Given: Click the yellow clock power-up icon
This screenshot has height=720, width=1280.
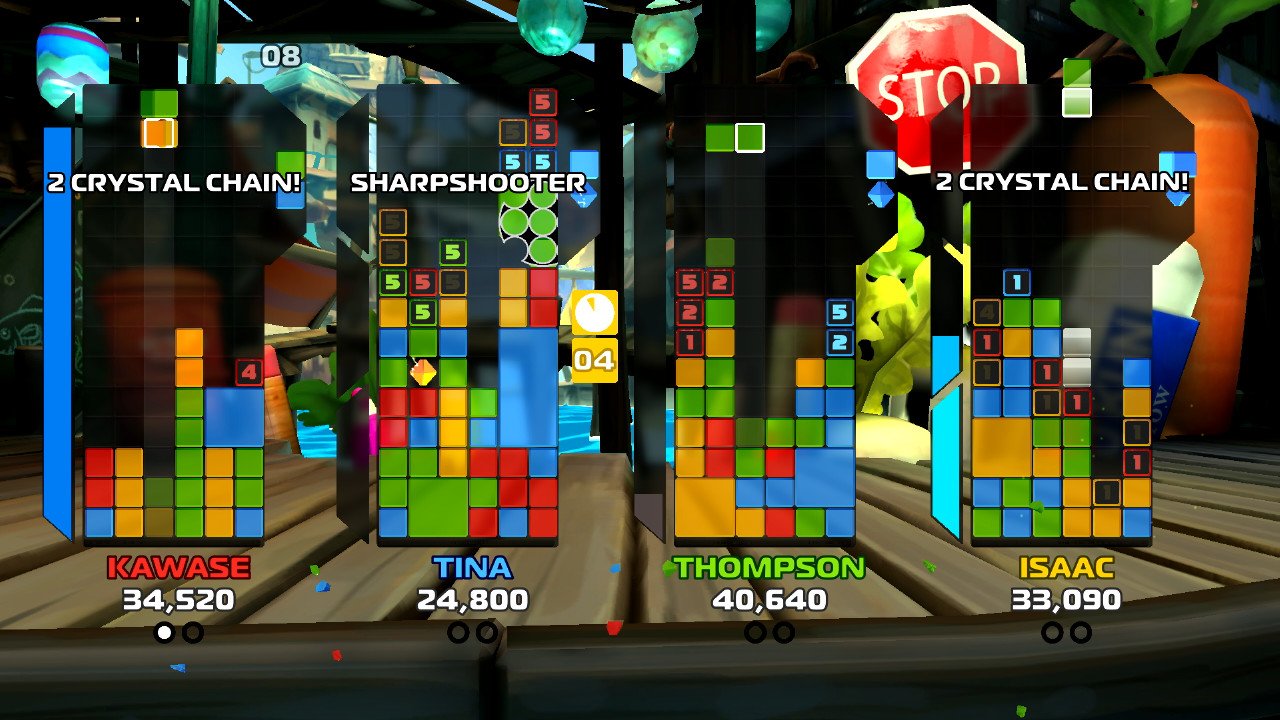Looking at the screenshot, I should coord(594,313).
